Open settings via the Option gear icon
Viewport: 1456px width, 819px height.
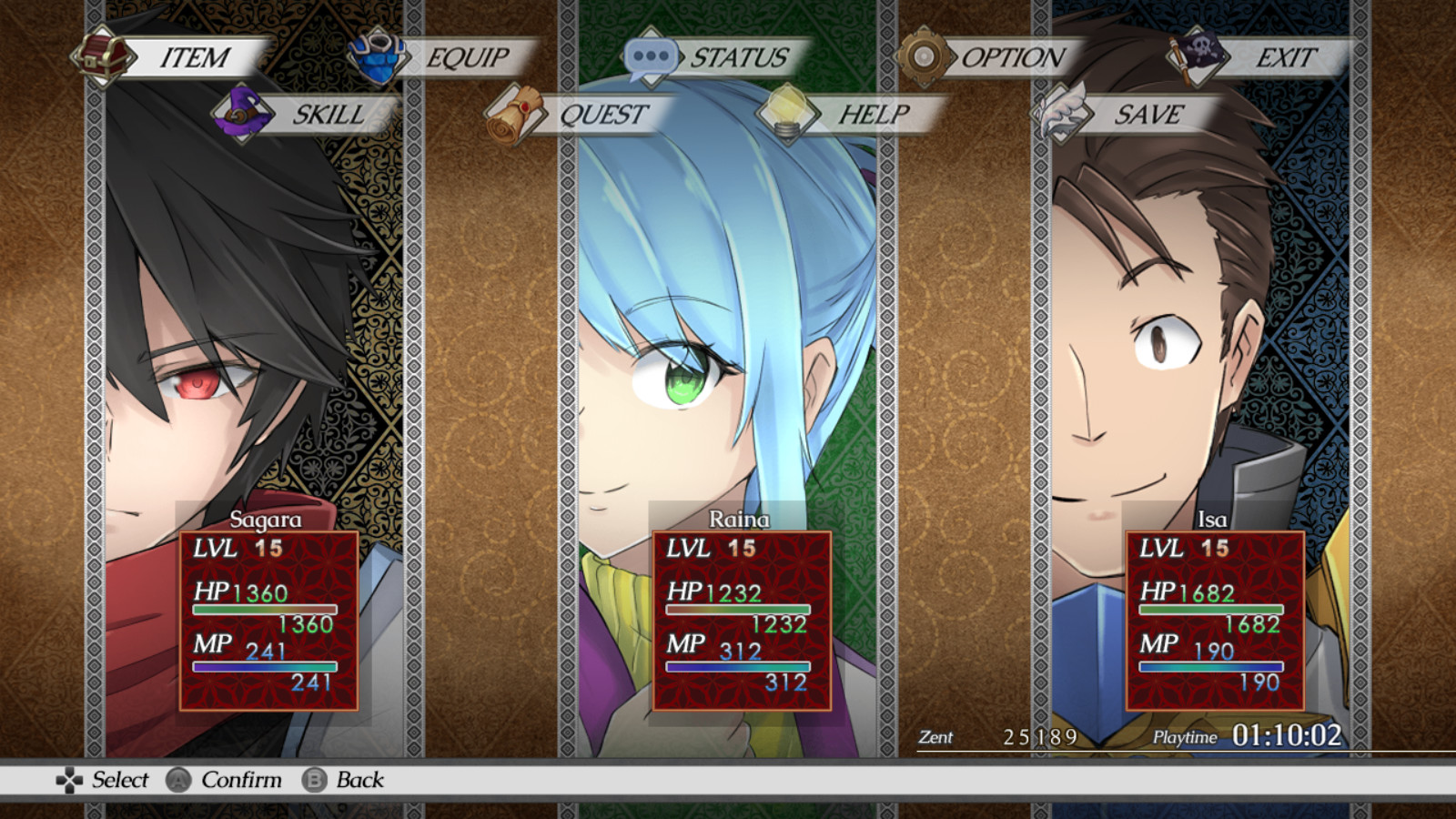(925, 55)
